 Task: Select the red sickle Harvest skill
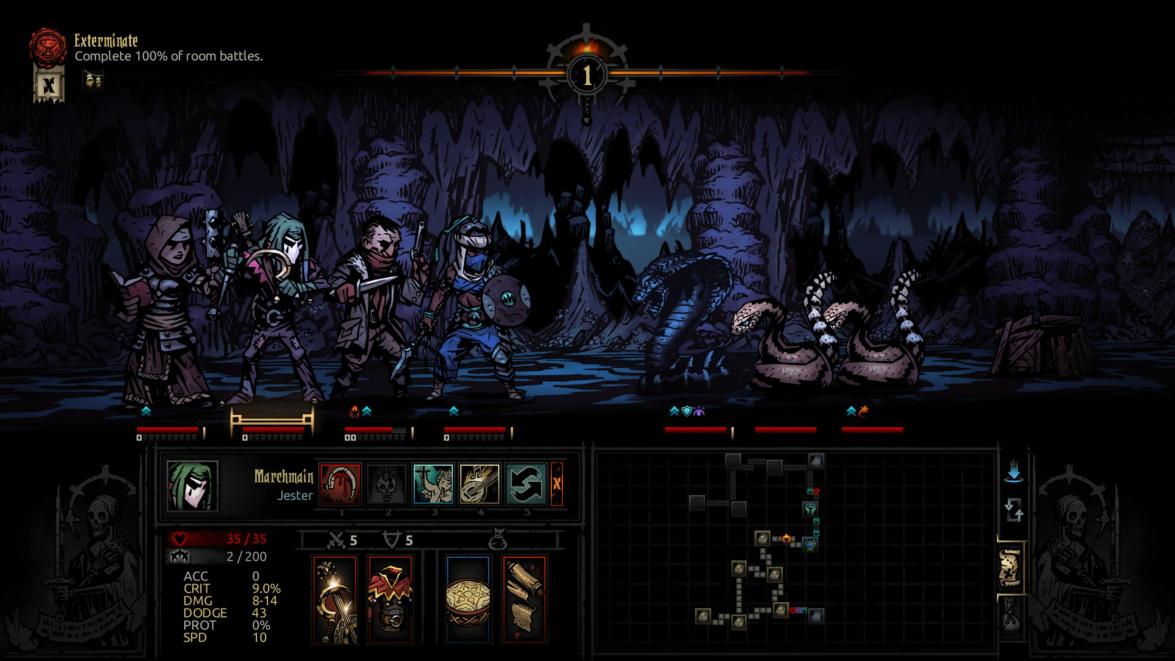coord(339,484)
